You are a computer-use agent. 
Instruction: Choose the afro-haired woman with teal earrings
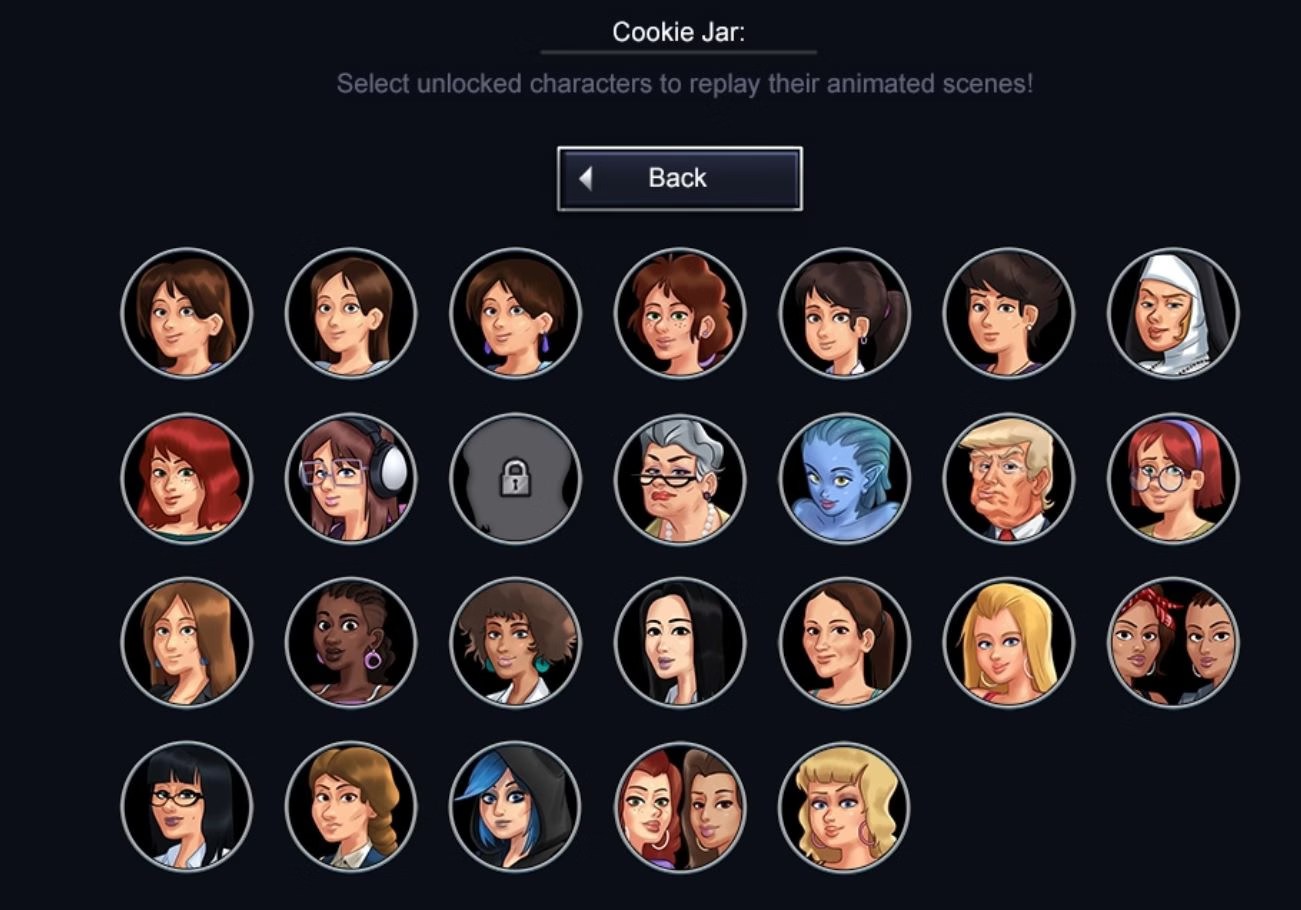515,643
